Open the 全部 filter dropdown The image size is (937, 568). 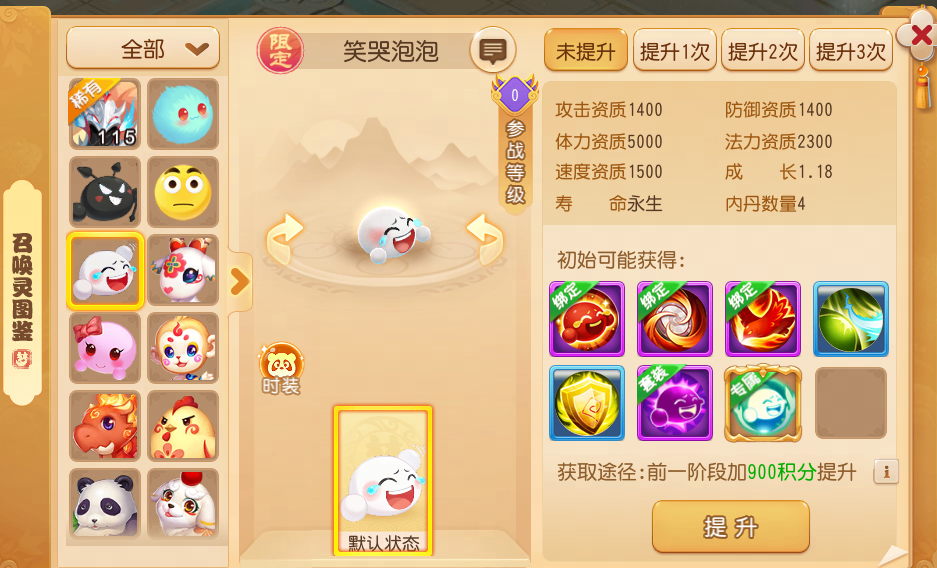[143, 48]
